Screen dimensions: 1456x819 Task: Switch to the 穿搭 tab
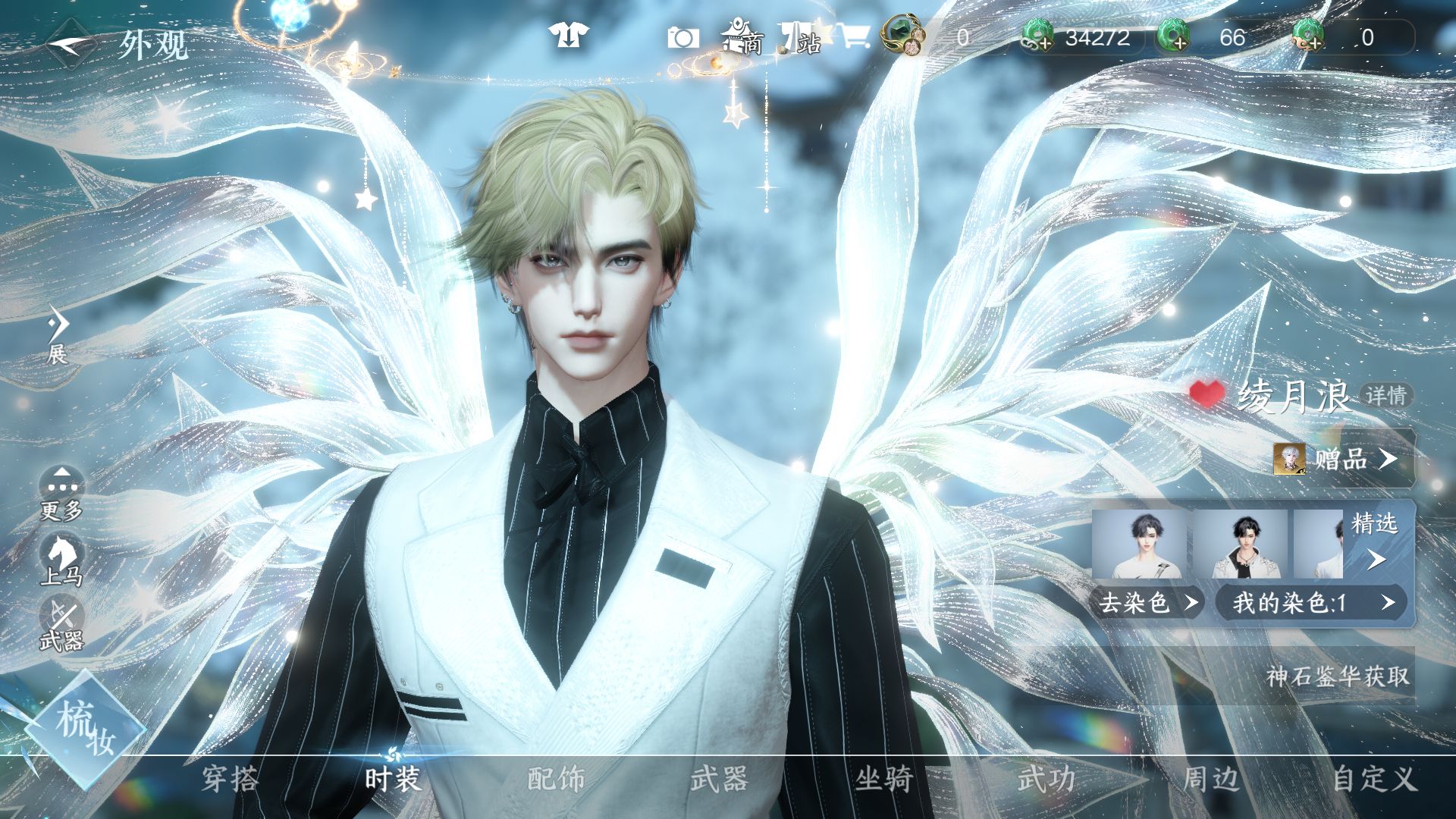coord(230,779)
